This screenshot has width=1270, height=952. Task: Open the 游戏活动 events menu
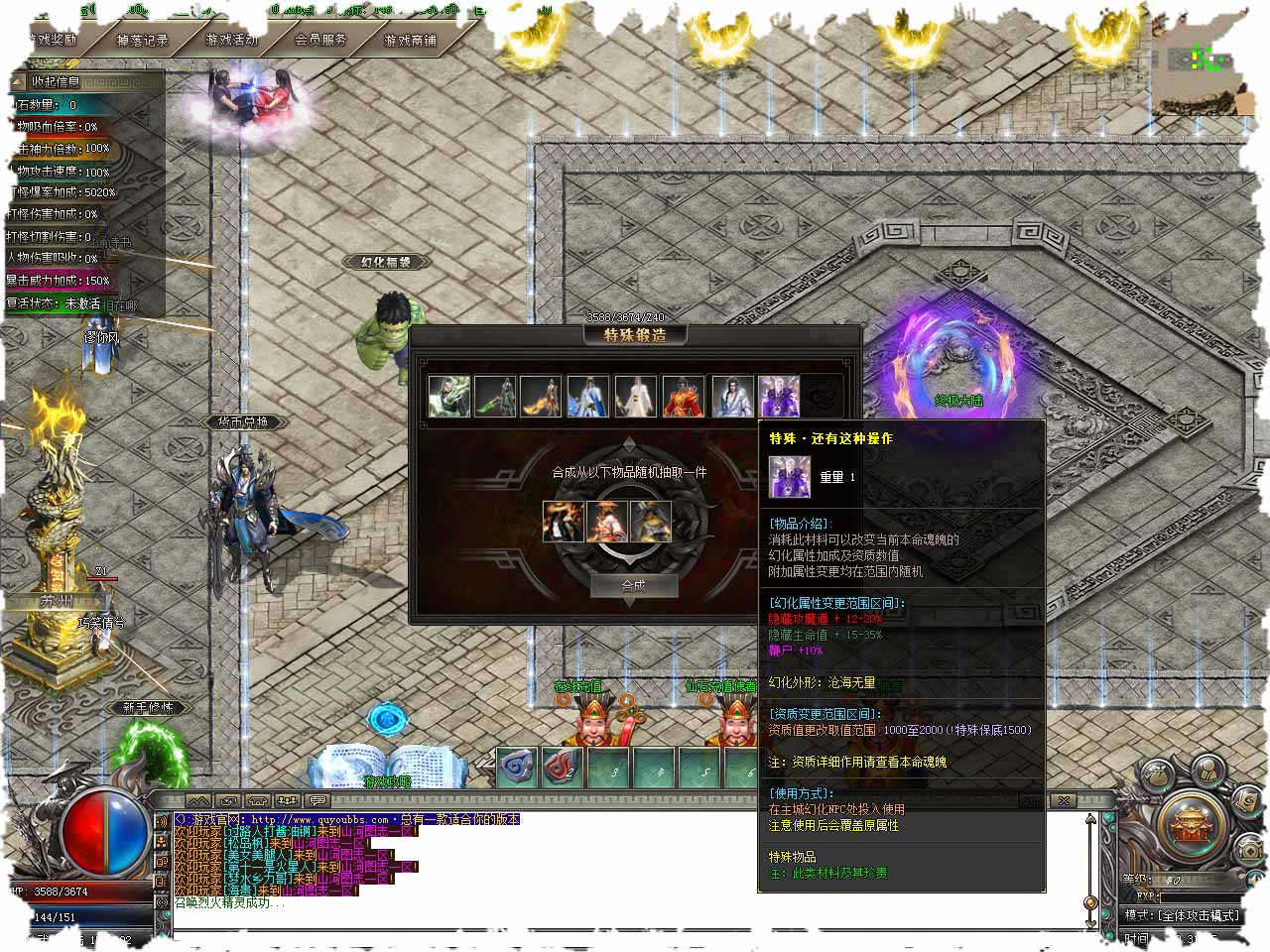click(x=231, y=41)
